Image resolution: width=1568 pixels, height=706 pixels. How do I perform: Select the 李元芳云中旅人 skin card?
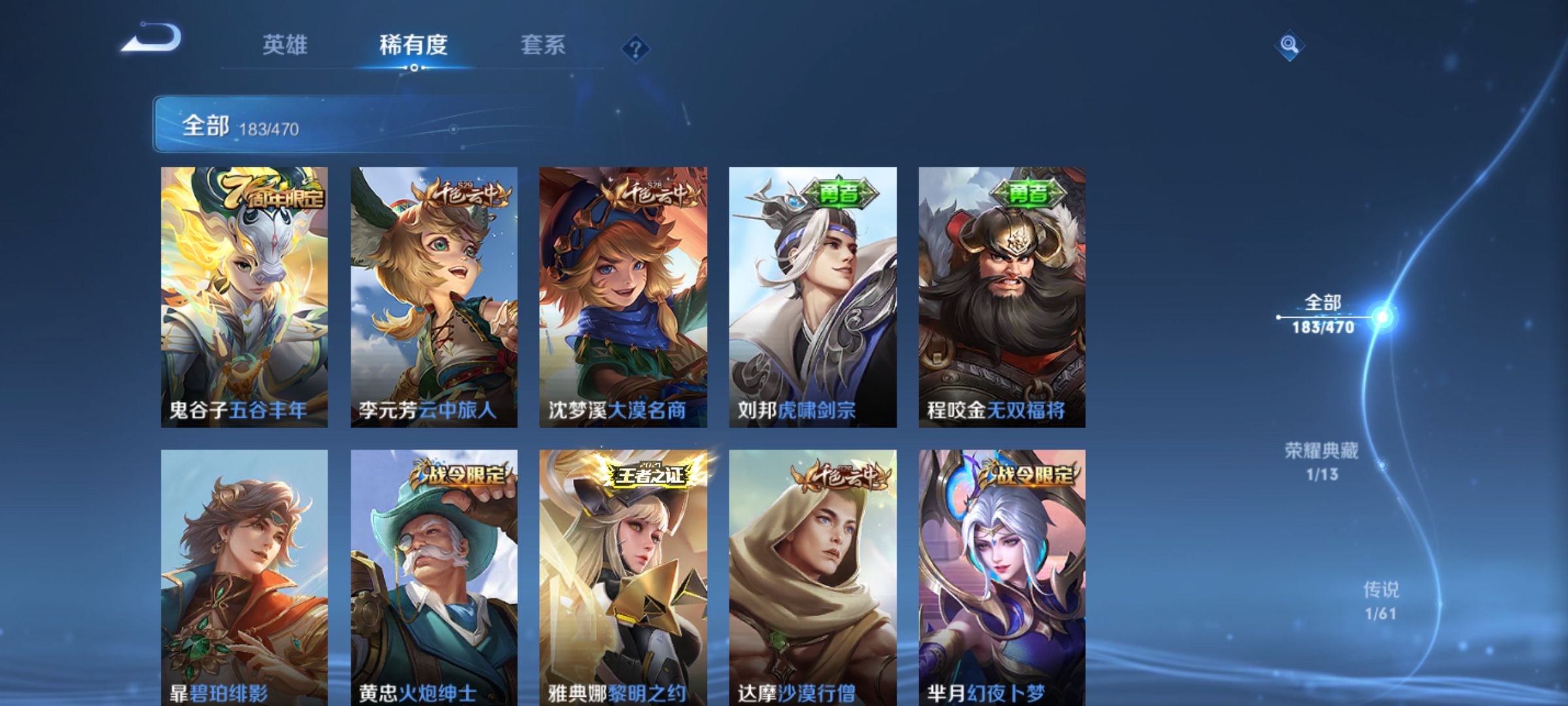point(434,297)
